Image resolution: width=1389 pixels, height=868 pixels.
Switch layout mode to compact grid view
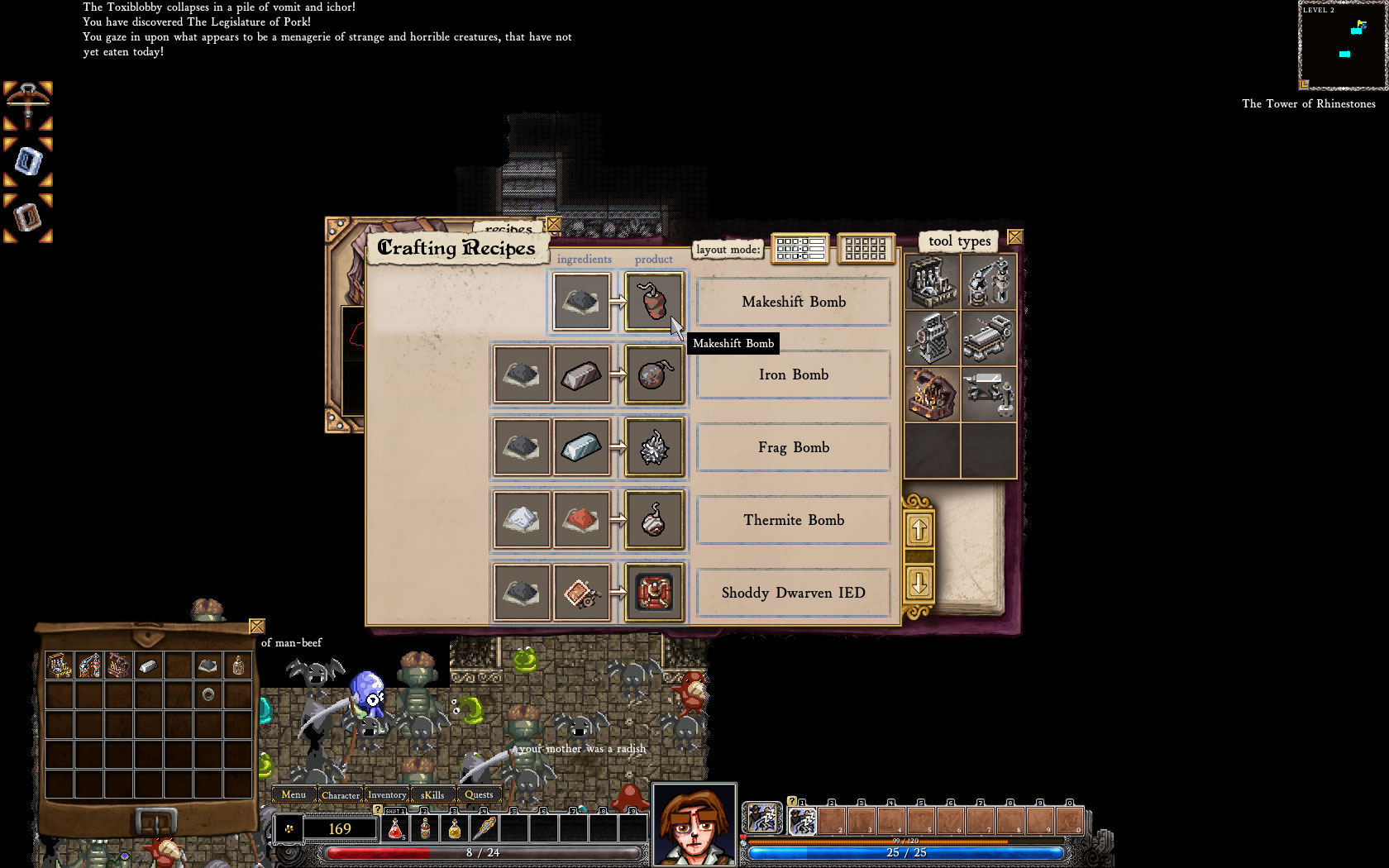[866, 249]
